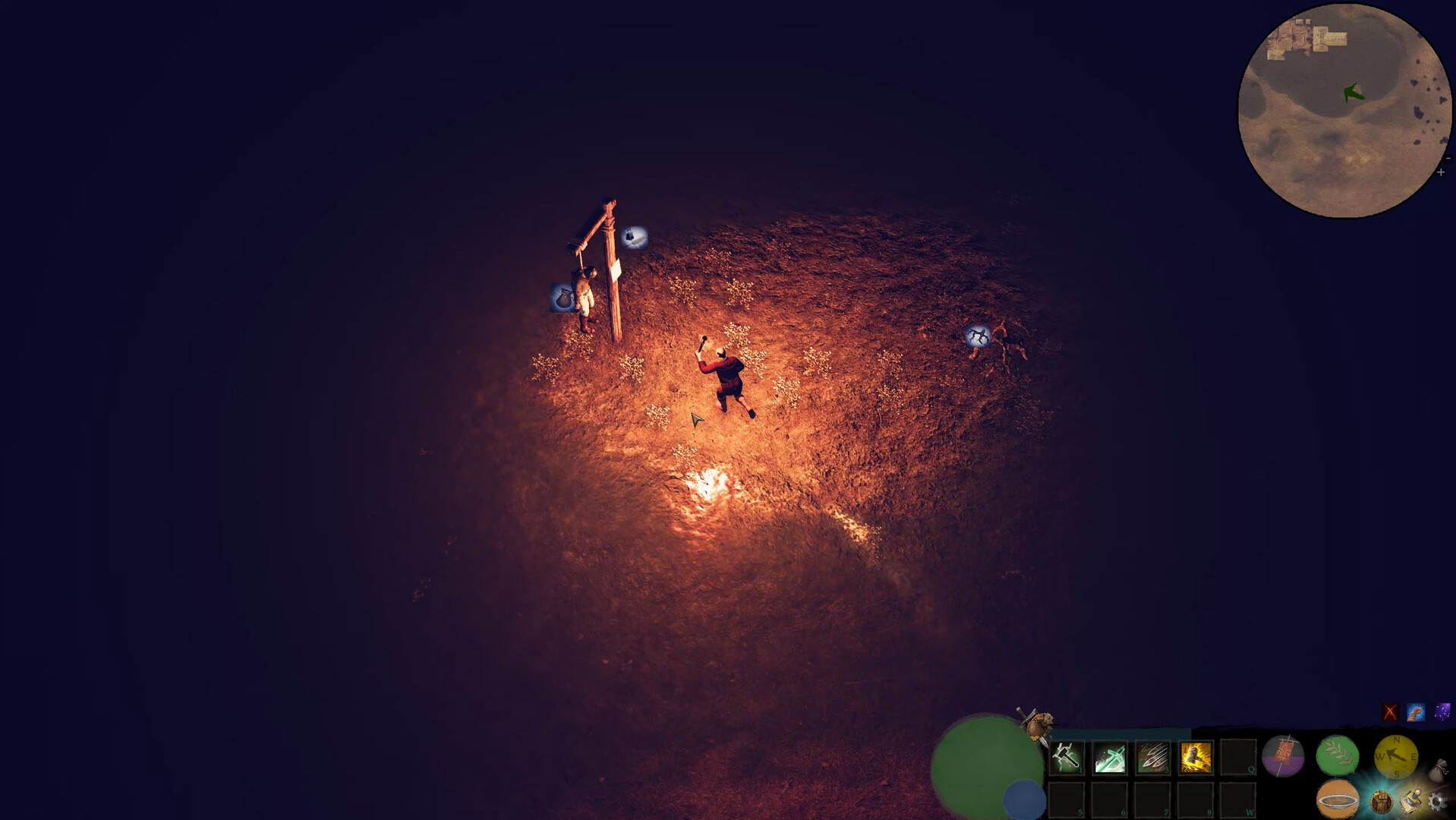The width and height of the screenshot is (1456, 820).
Task: Select the hammer strike skill in slot 1
Action: coord(1066,759)
